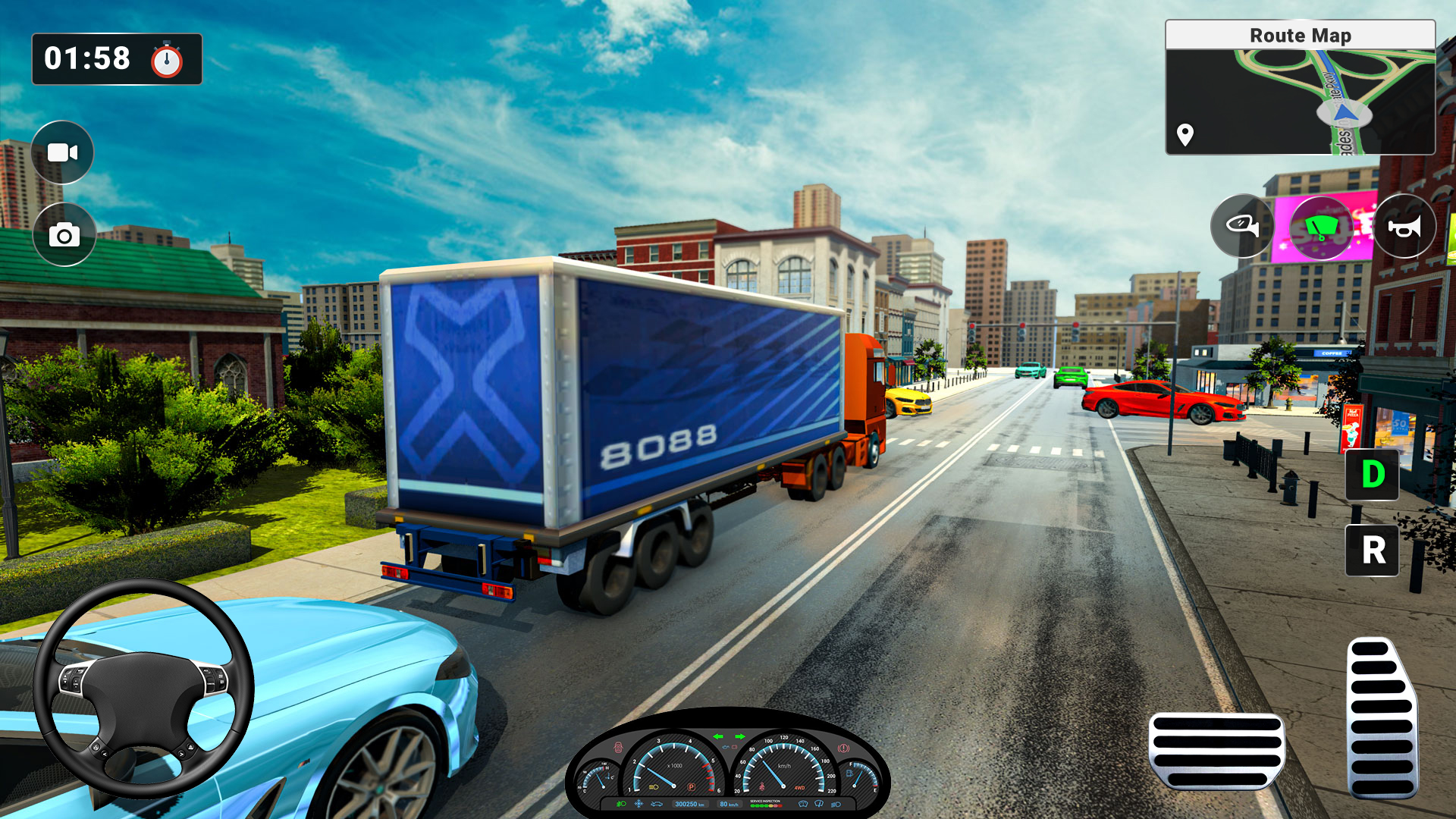Activate the left turn signal arrow
This screenshot has width=1456, height=819.
tap(718, 737)
